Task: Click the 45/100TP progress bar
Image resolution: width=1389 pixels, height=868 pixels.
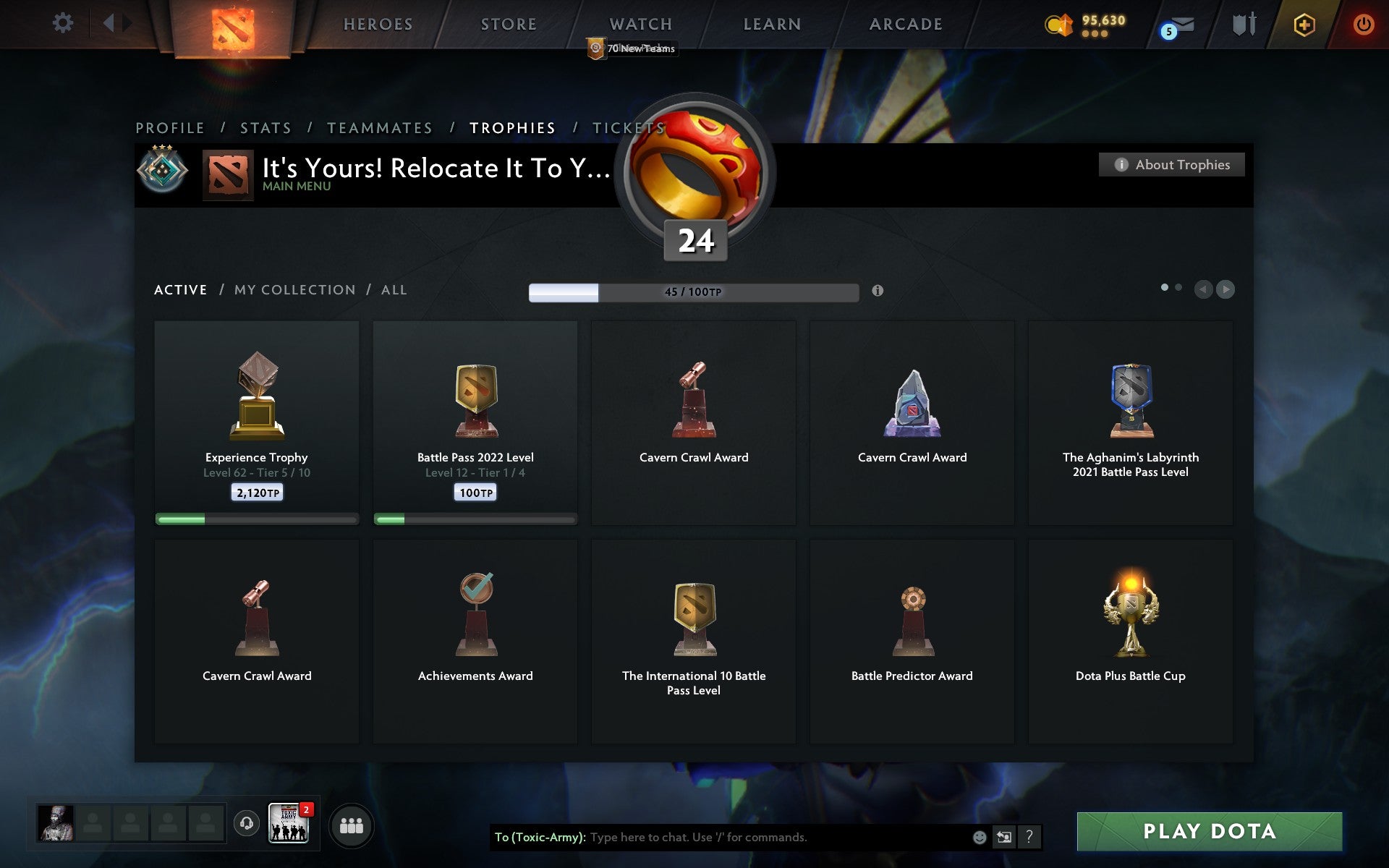Action: pos(692,292)
